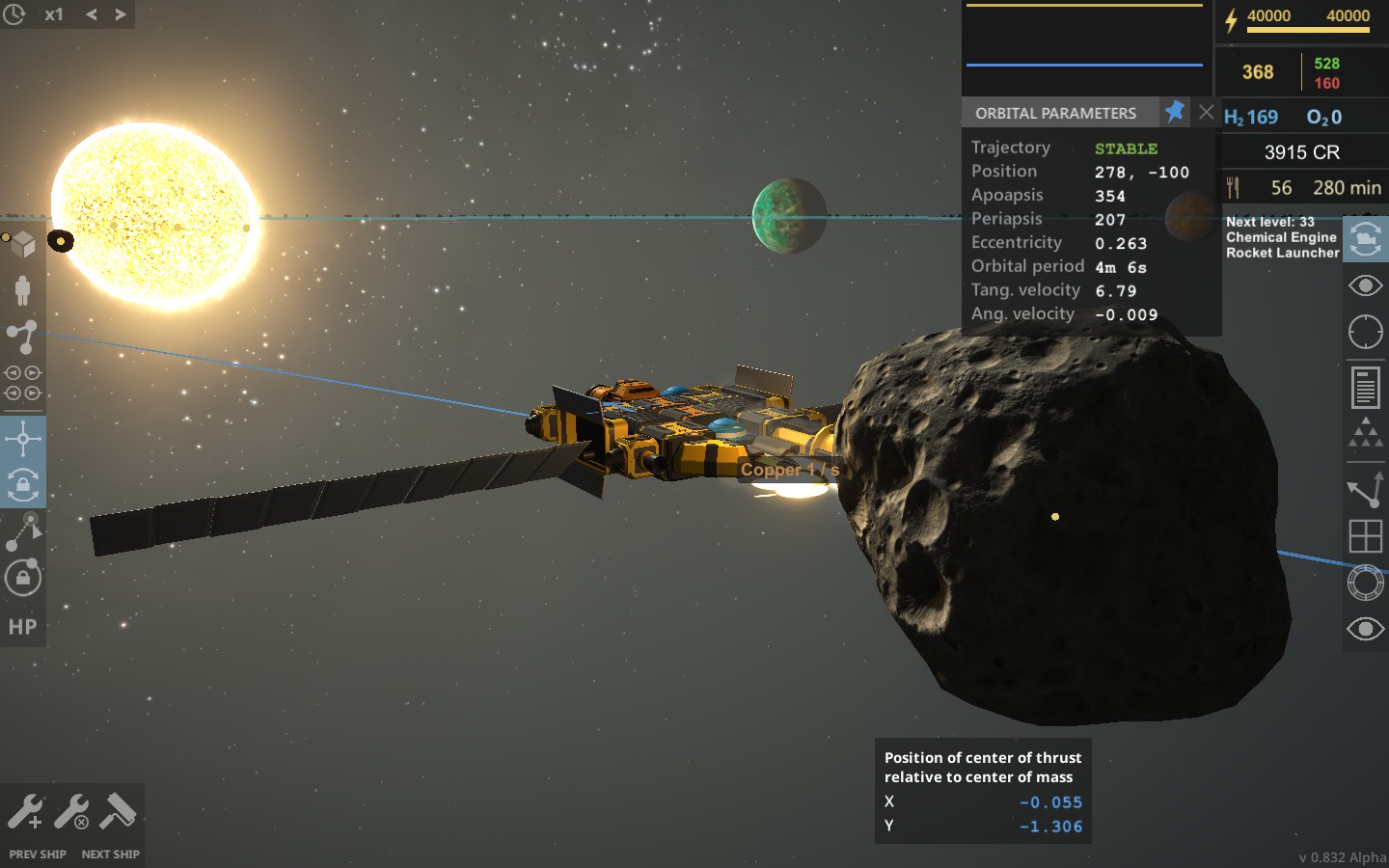Toggle the HP display
Image resolution: width=1389 pixels, height=868 pixels.
point(21,627)
